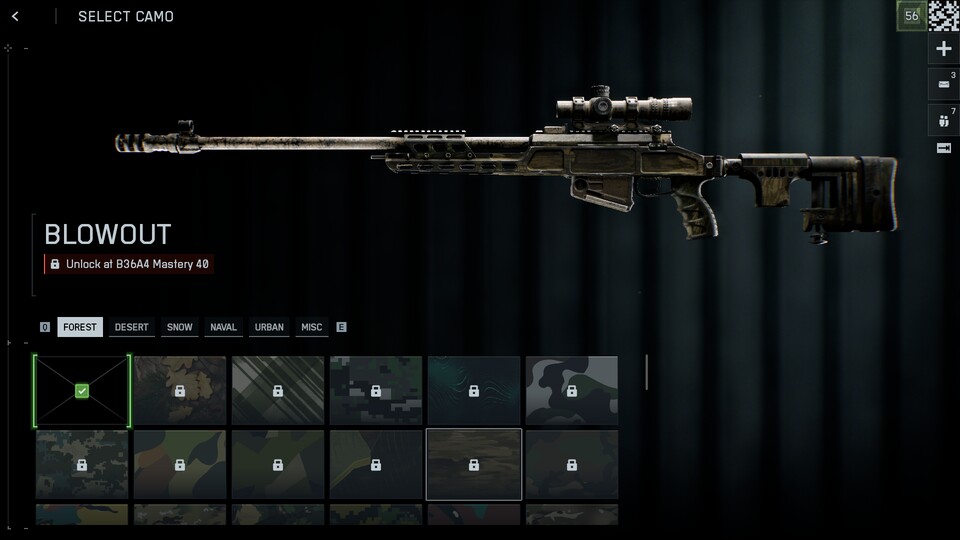Select the locked grey-green blob camo

point(572,391)
